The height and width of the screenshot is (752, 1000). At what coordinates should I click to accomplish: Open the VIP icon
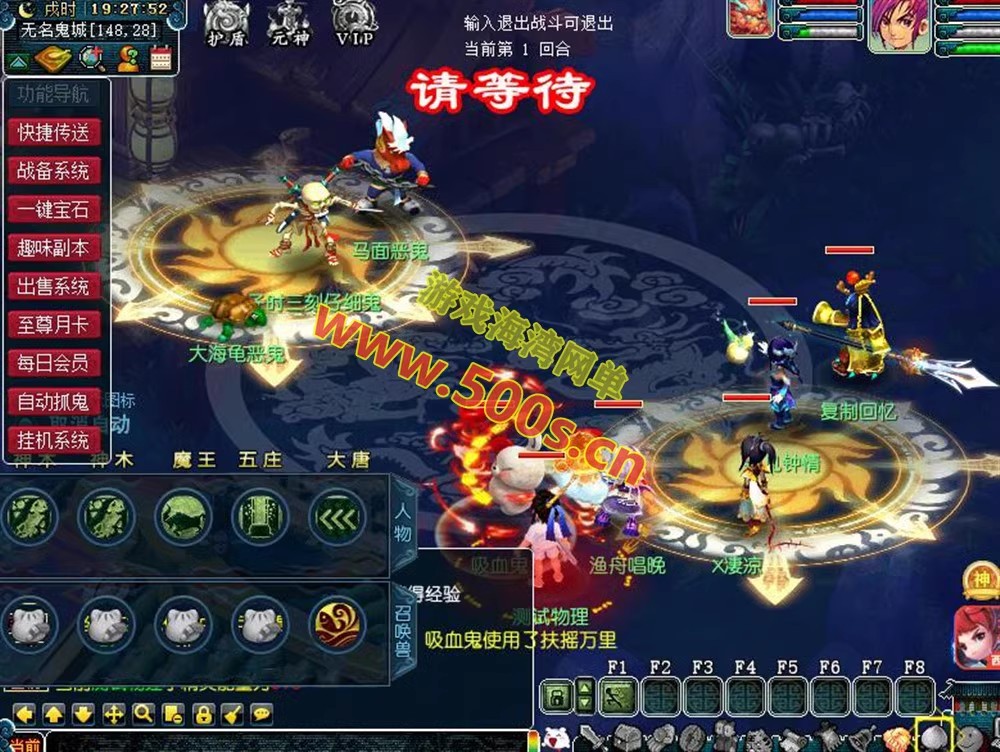tap(354, 24)
